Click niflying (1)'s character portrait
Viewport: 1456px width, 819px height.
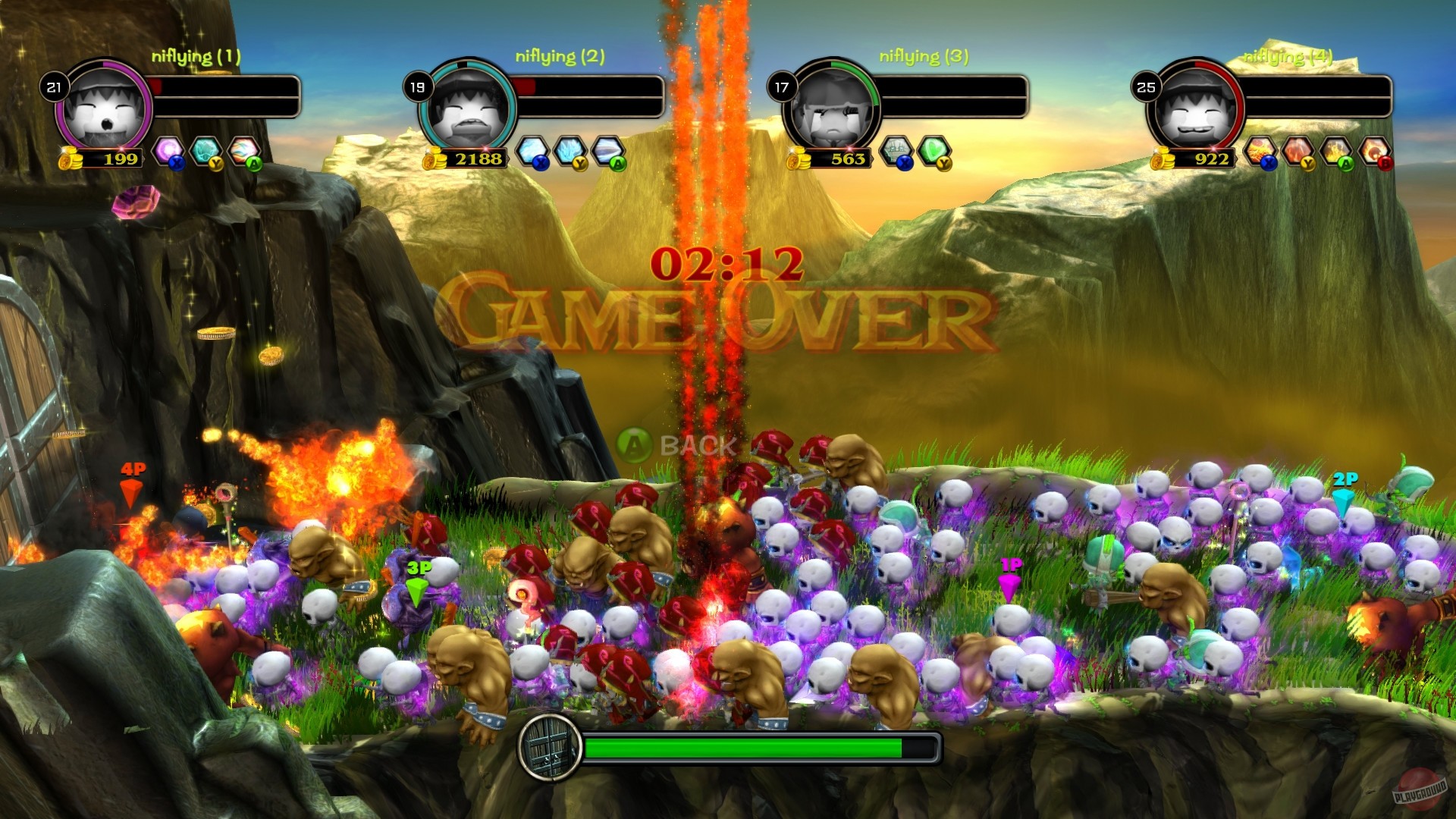coord(105,110)
